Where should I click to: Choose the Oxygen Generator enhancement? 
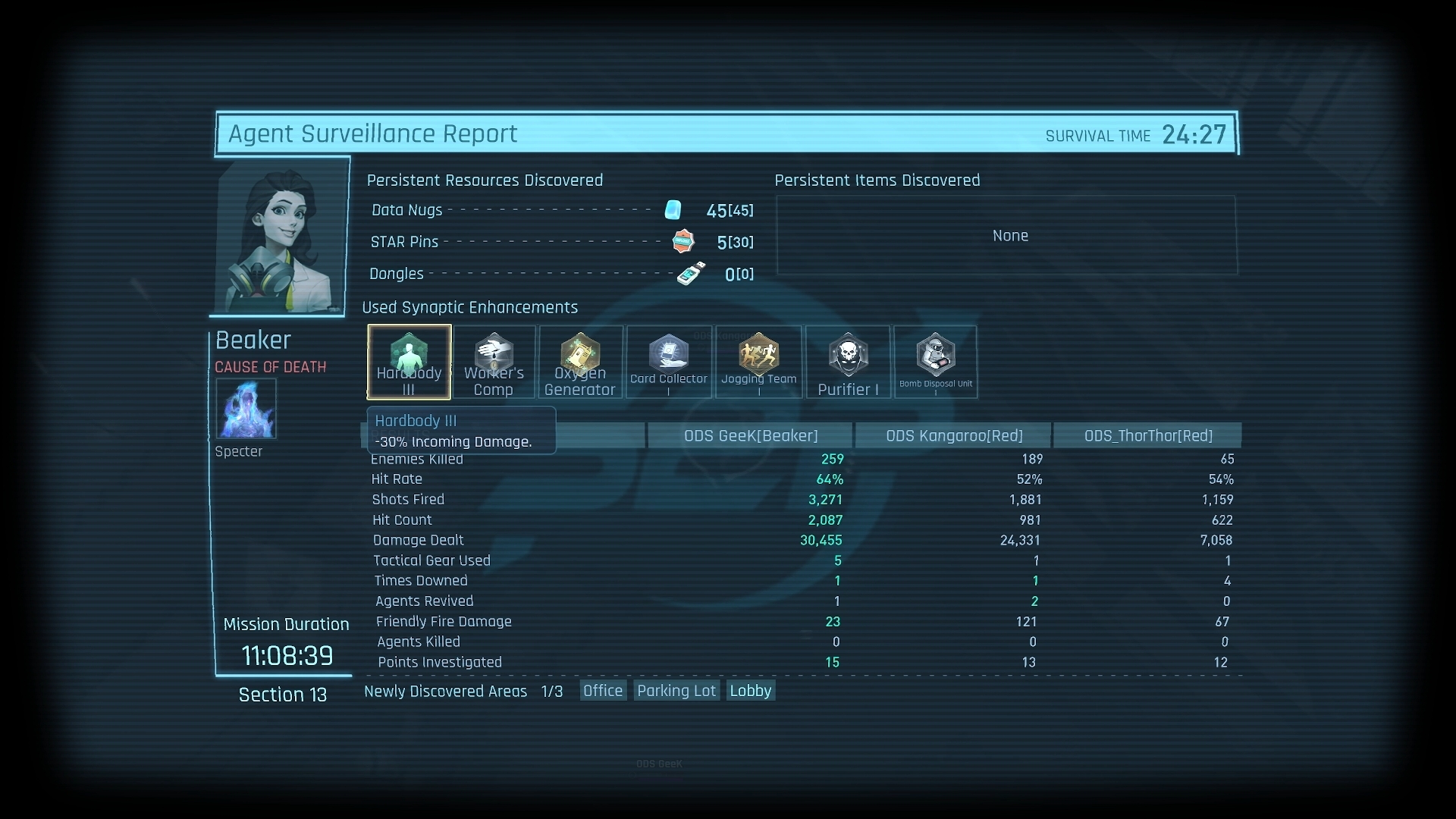pyautogui.click(x=580, y=362)
